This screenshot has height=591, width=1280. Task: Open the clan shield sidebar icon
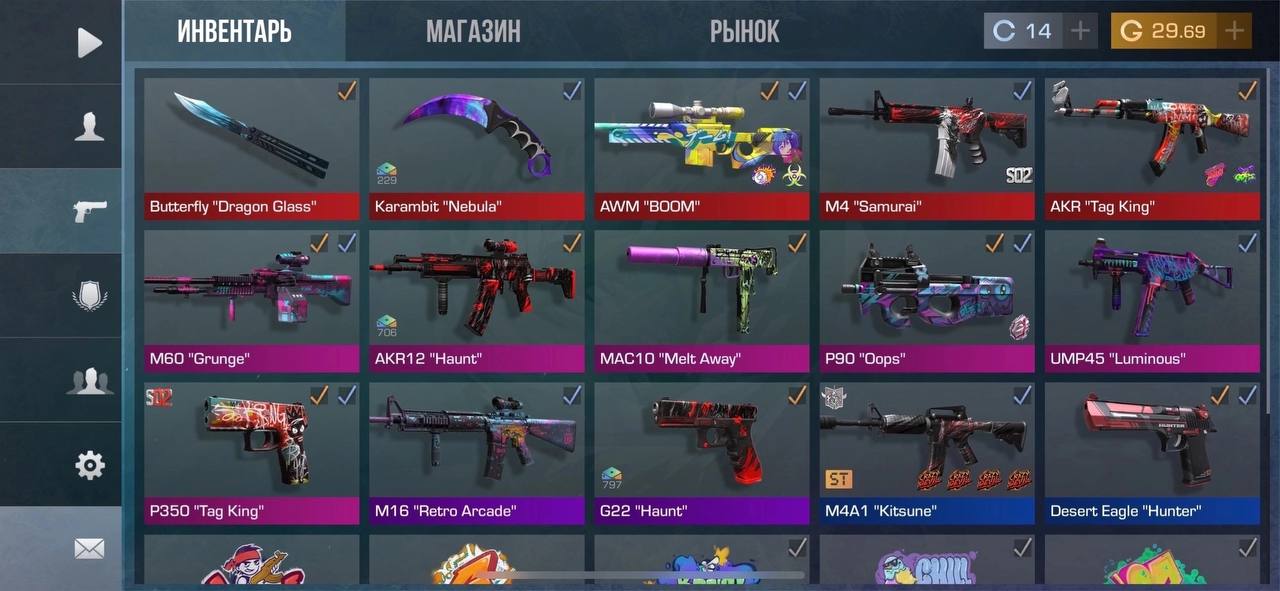[89, 296]
